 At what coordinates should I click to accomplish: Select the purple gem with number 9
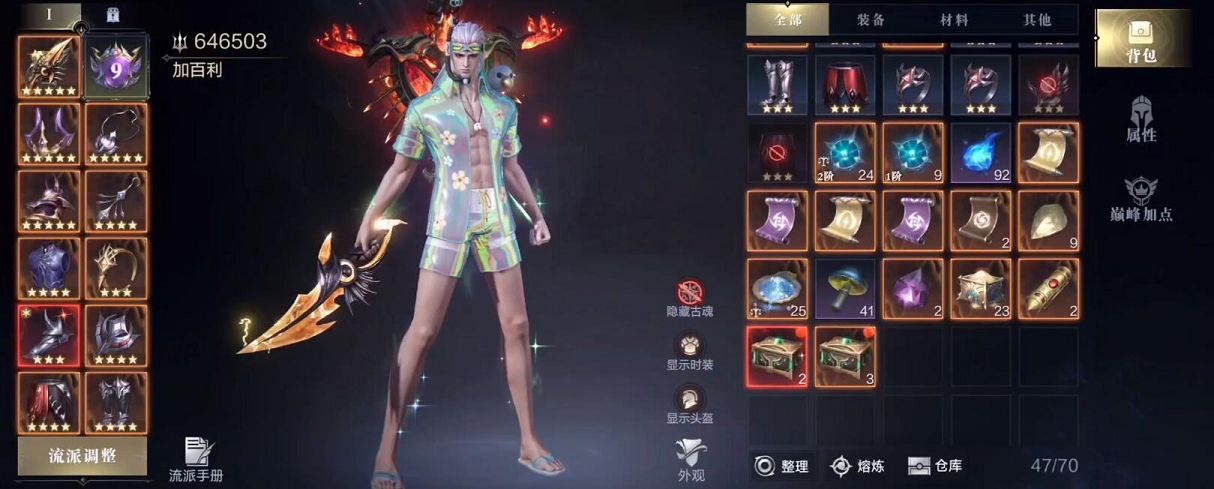tap(116, 67)
